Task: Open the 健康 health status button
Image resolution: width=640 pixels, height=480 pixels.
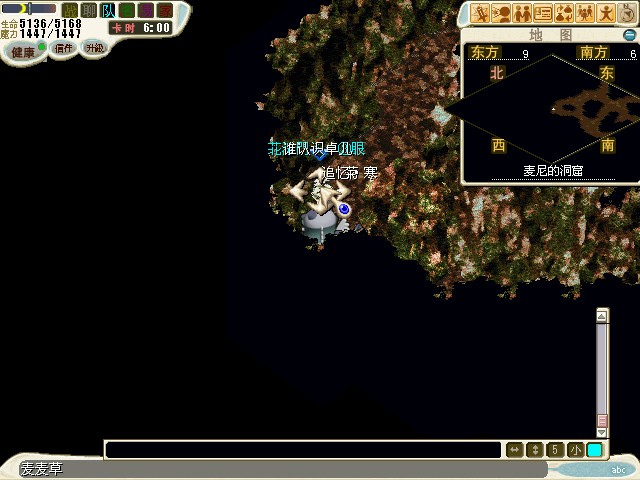Action: click(x=22, y=51)
